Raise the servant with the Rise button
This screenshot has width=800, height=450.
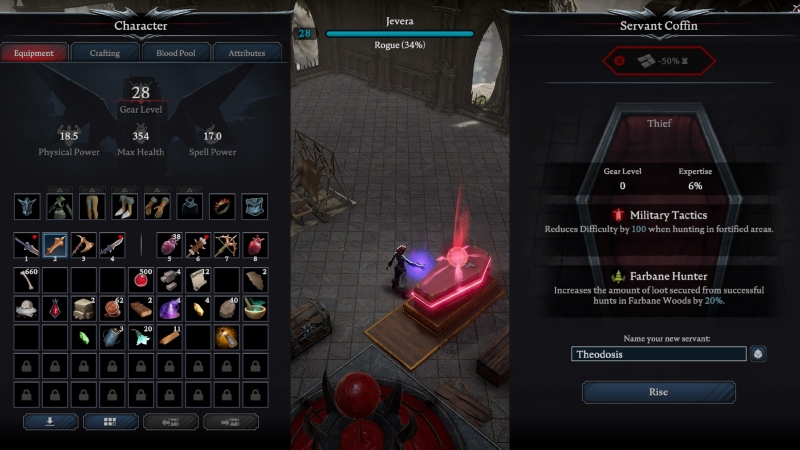[658, 392]
